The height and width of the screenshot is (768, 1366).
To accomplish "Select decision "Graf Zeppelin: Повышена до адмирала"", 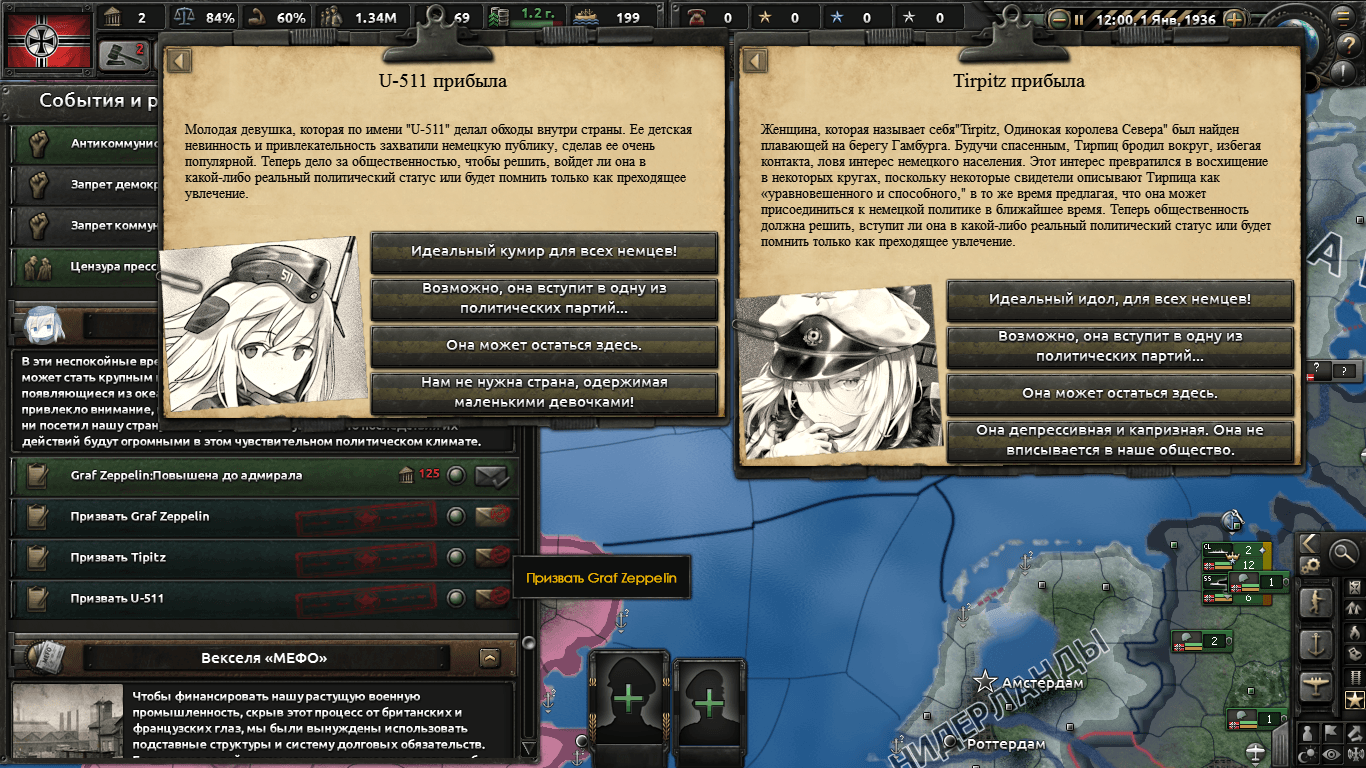I will (x=186, y=475).
